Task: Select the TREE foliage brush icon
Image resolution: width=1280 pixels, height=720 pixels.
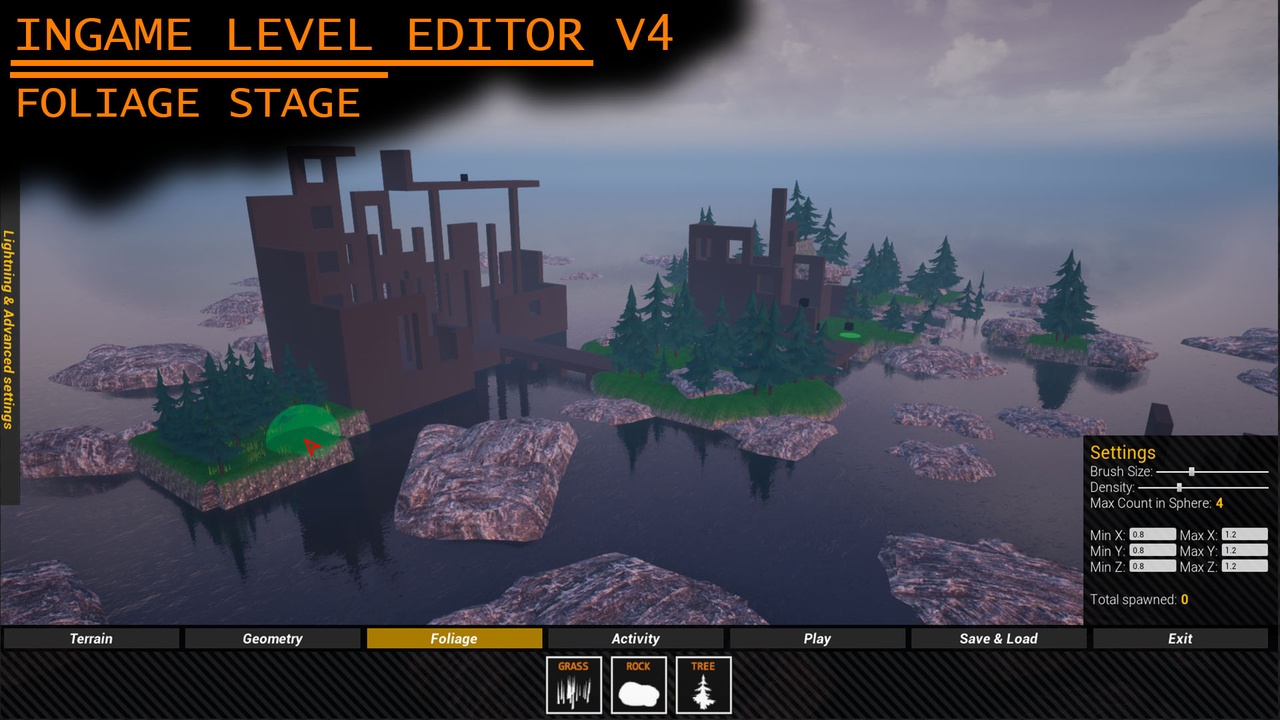Action: (x=702, y=684)
